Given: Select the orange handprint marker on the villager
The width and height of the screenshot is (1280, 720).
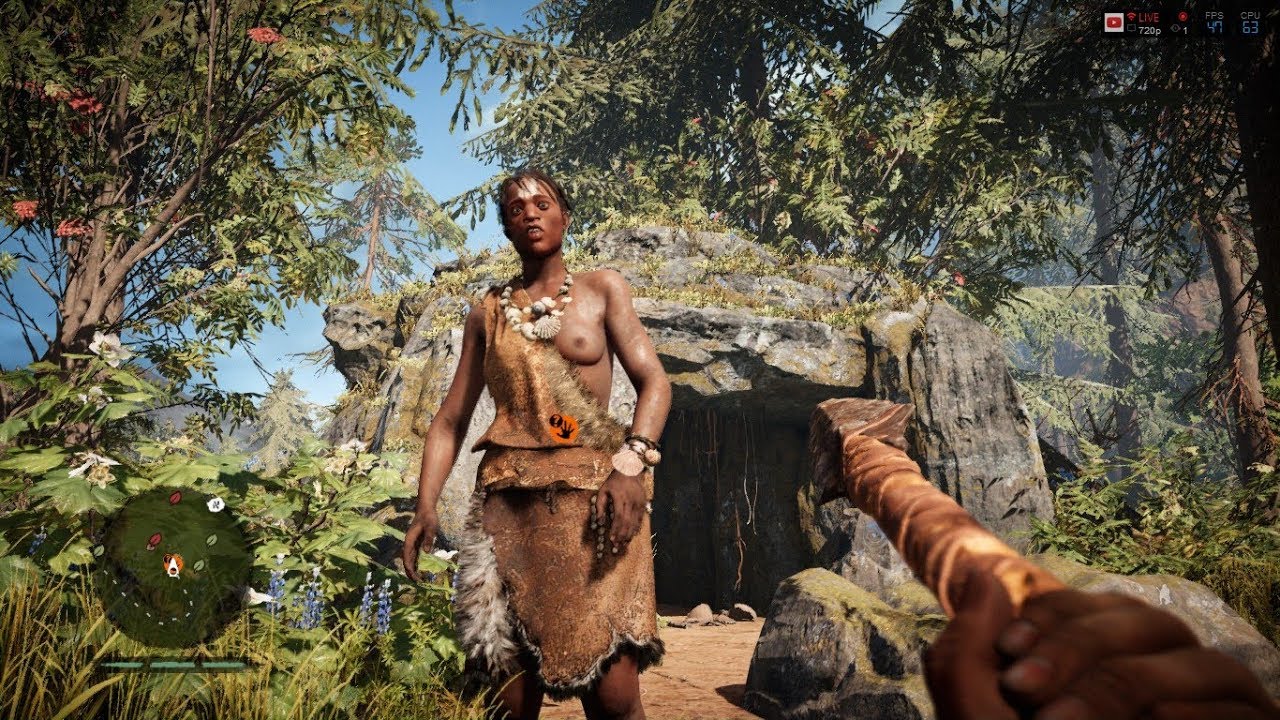Looking at the screenshot, I should click(563, 428).
